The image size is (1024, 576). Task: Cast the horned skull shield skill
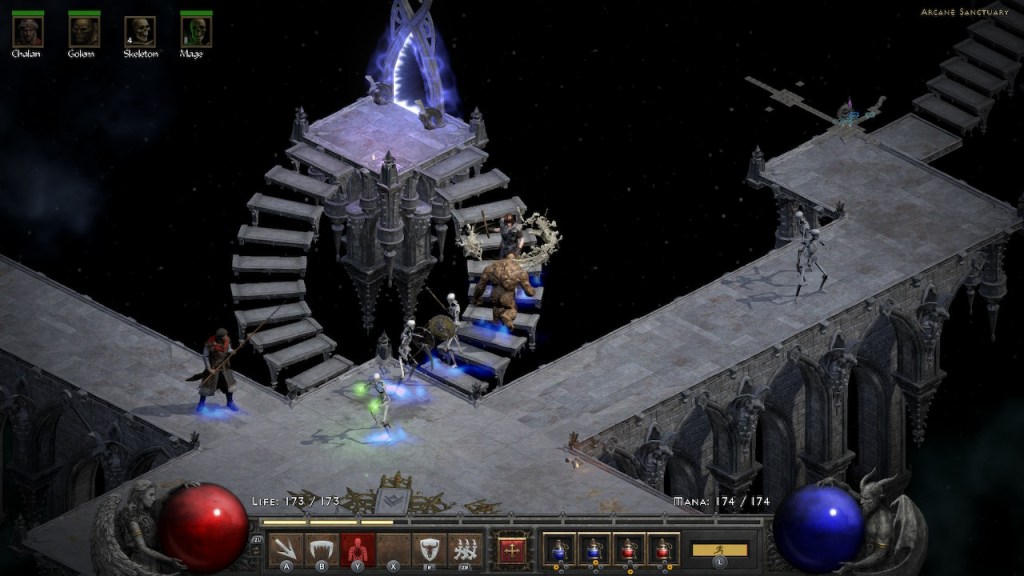(x=429, y=549)
